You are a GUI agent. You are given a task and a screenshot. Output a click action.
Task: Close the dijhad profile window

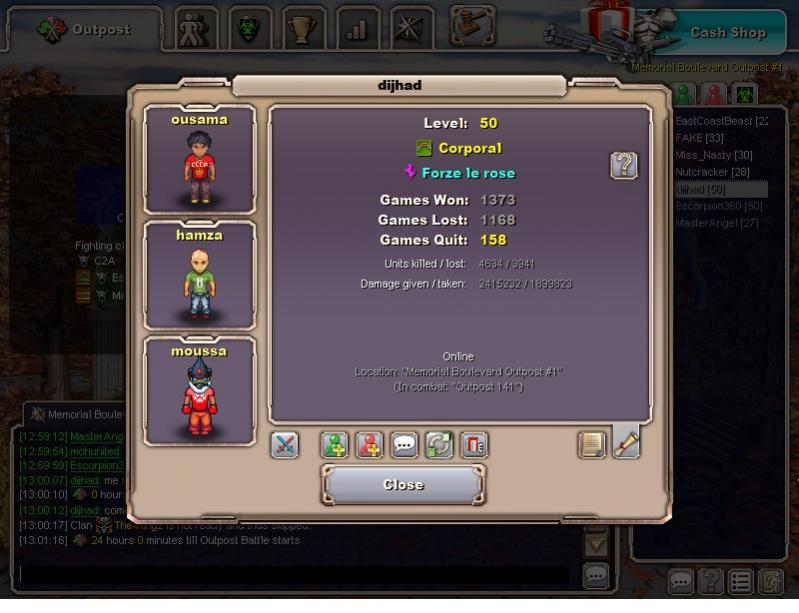pyautogui.click(x=403, y=485)
